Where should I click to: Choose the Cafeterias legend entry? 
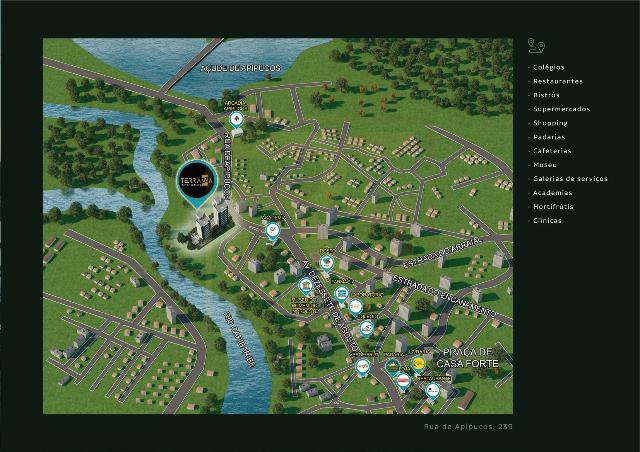(552, 151)
